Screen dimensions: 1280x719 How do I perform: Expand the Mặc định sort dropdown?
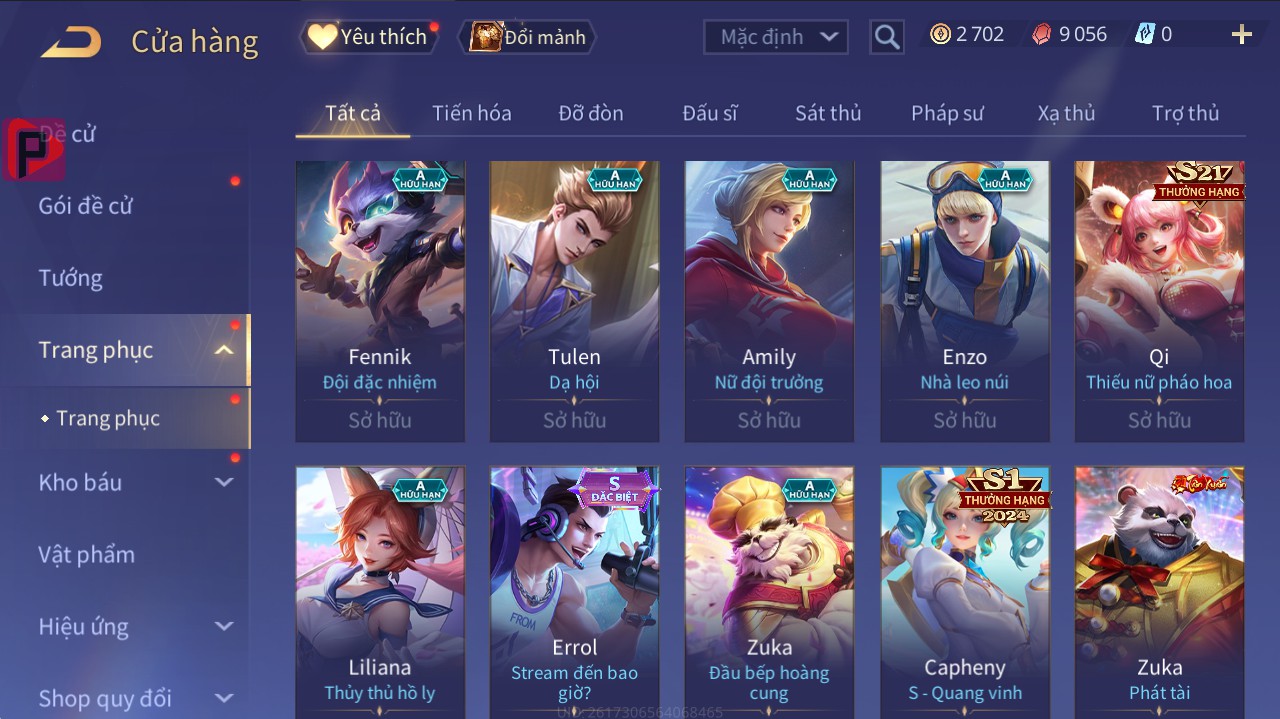[x=776, y=37]
